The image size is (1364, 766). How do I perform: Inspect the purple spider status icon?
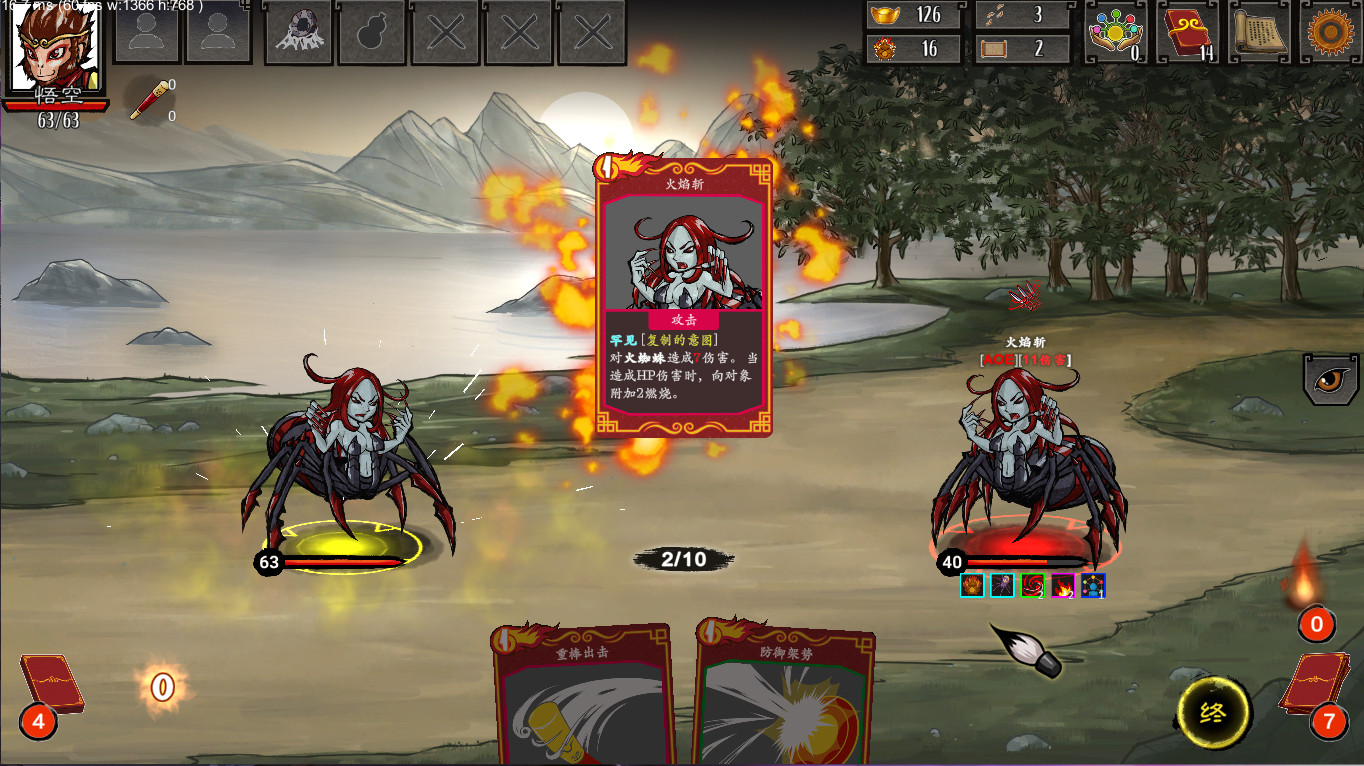coord(1002,586)
